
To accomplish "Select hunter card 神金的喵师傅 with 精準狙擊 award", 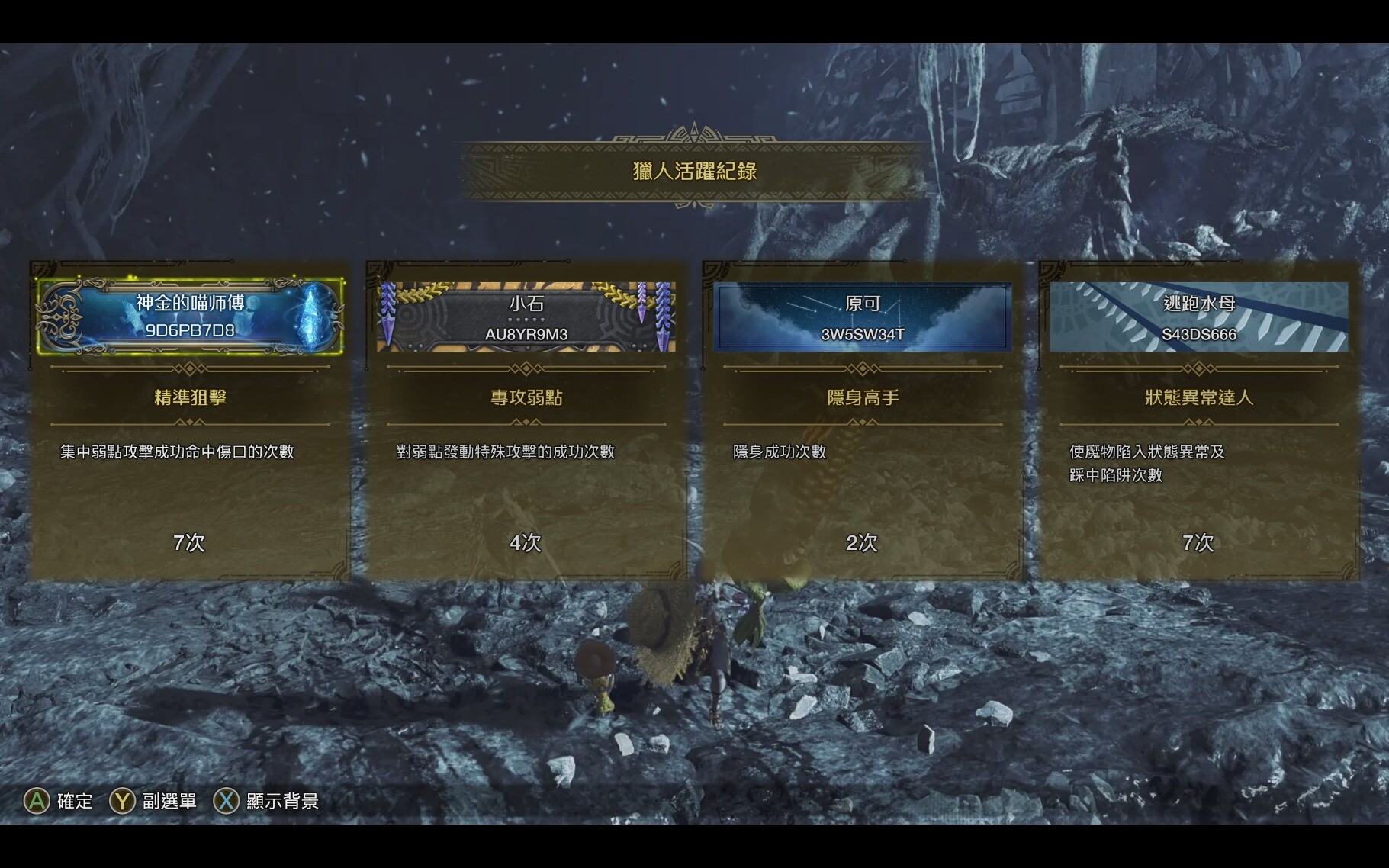I will (x=190, y=420).
